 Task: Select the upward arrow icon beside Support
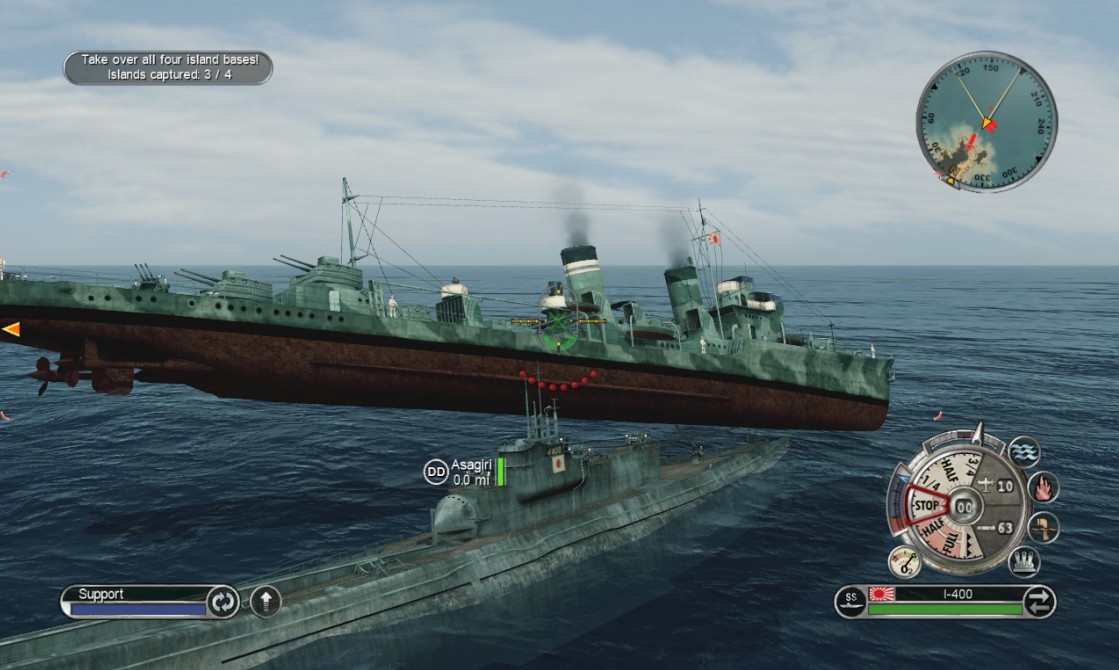click(x=265, y=601)
